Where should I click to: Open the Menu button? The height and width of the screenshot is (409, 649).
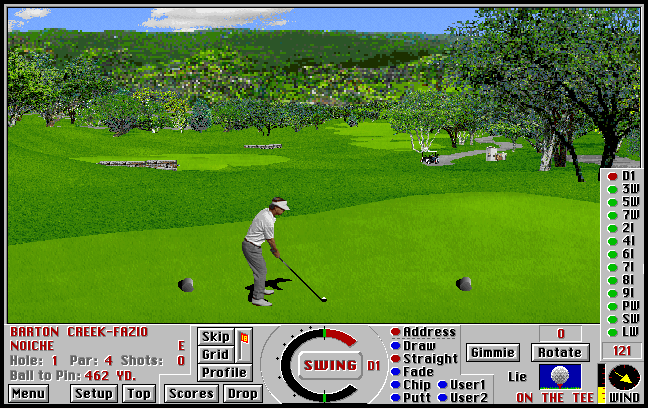click(x=28, y=394)
